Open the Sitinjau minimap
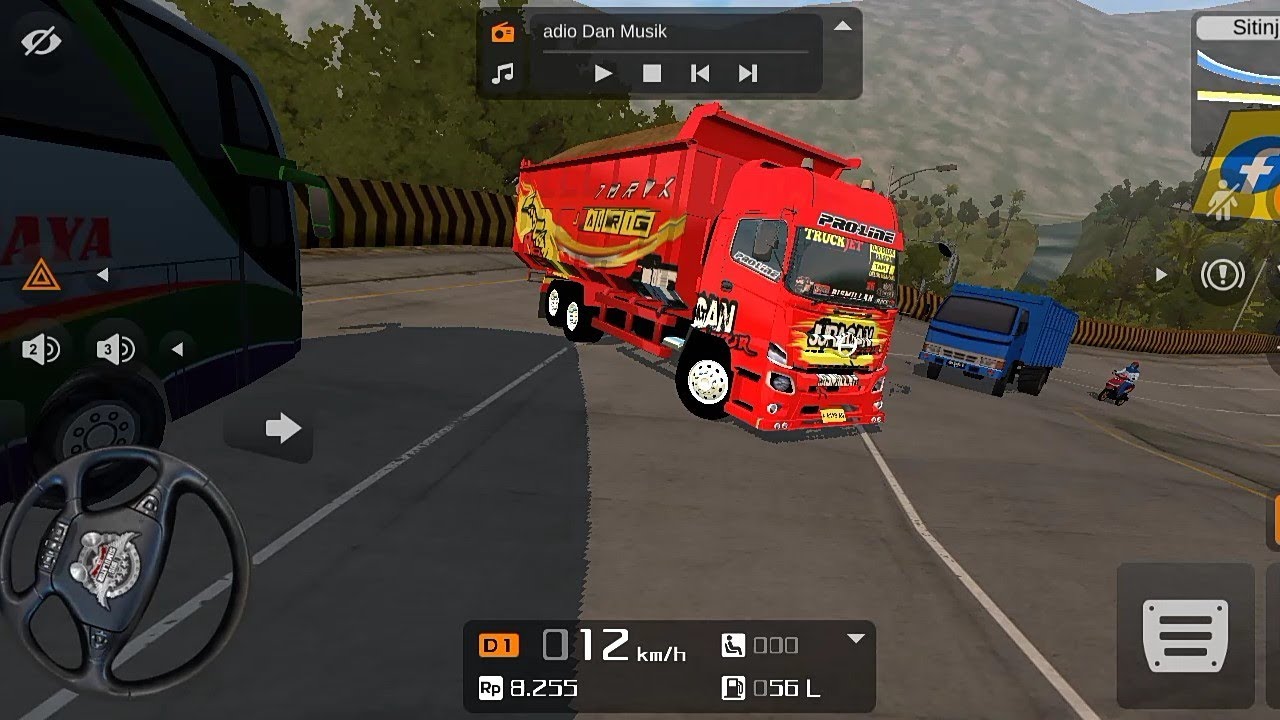 (x=1238, y=80)
